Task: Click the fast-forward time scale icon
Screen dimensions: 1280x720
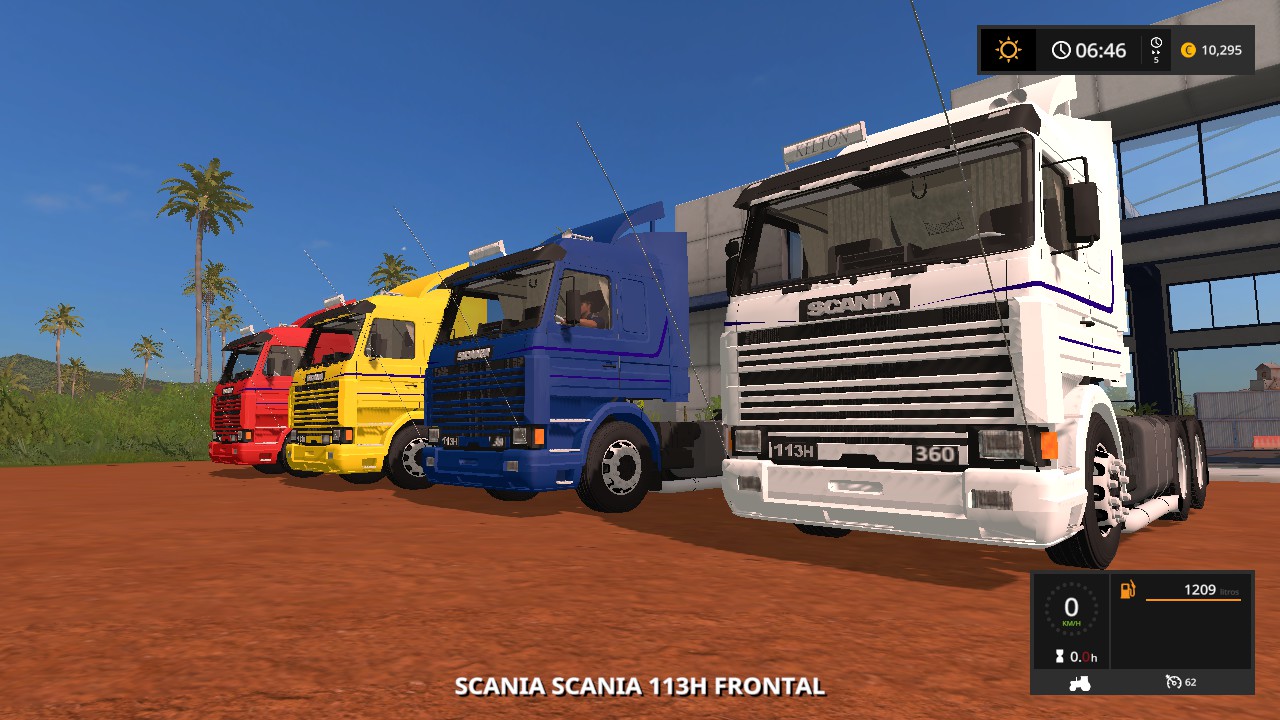Action: click(1156, 46)
